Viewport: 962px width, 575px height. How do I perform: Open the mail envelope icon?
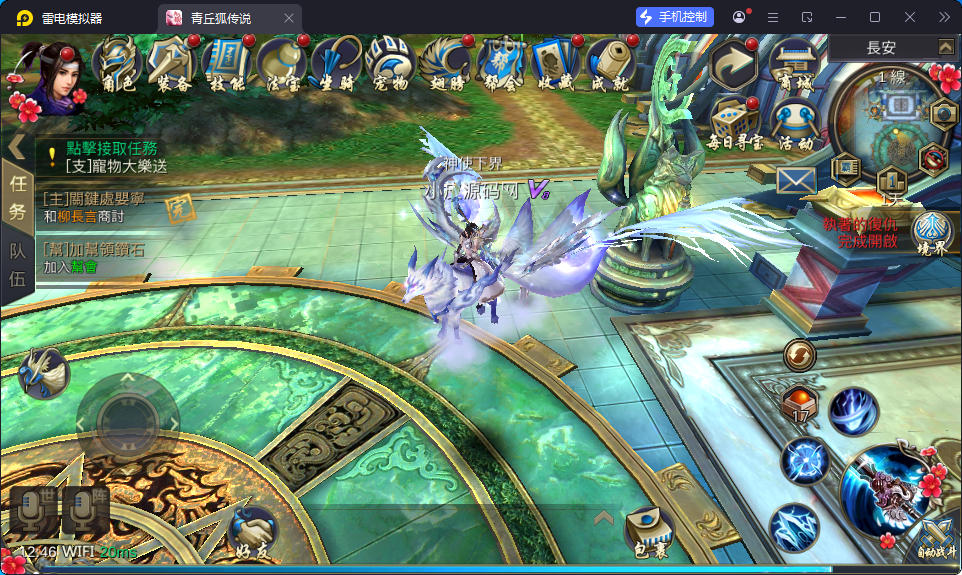click(x=796, y=180)
